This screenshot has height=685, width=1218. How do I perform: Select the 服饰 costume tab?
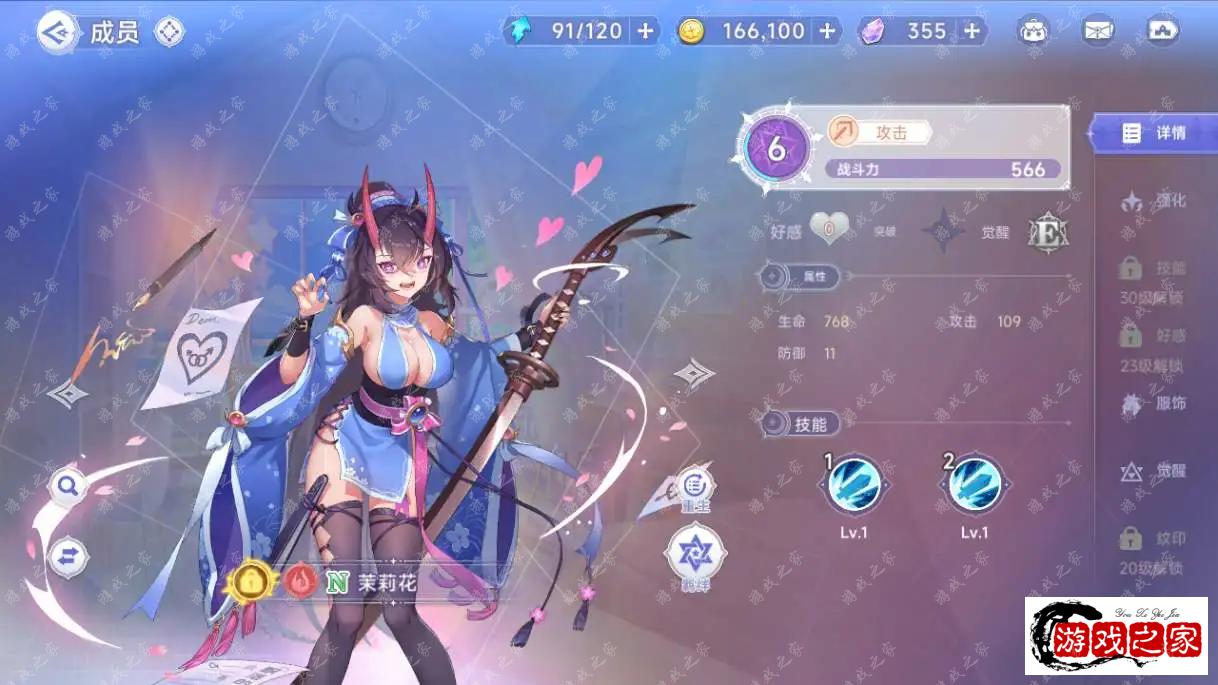point(1155,405)
